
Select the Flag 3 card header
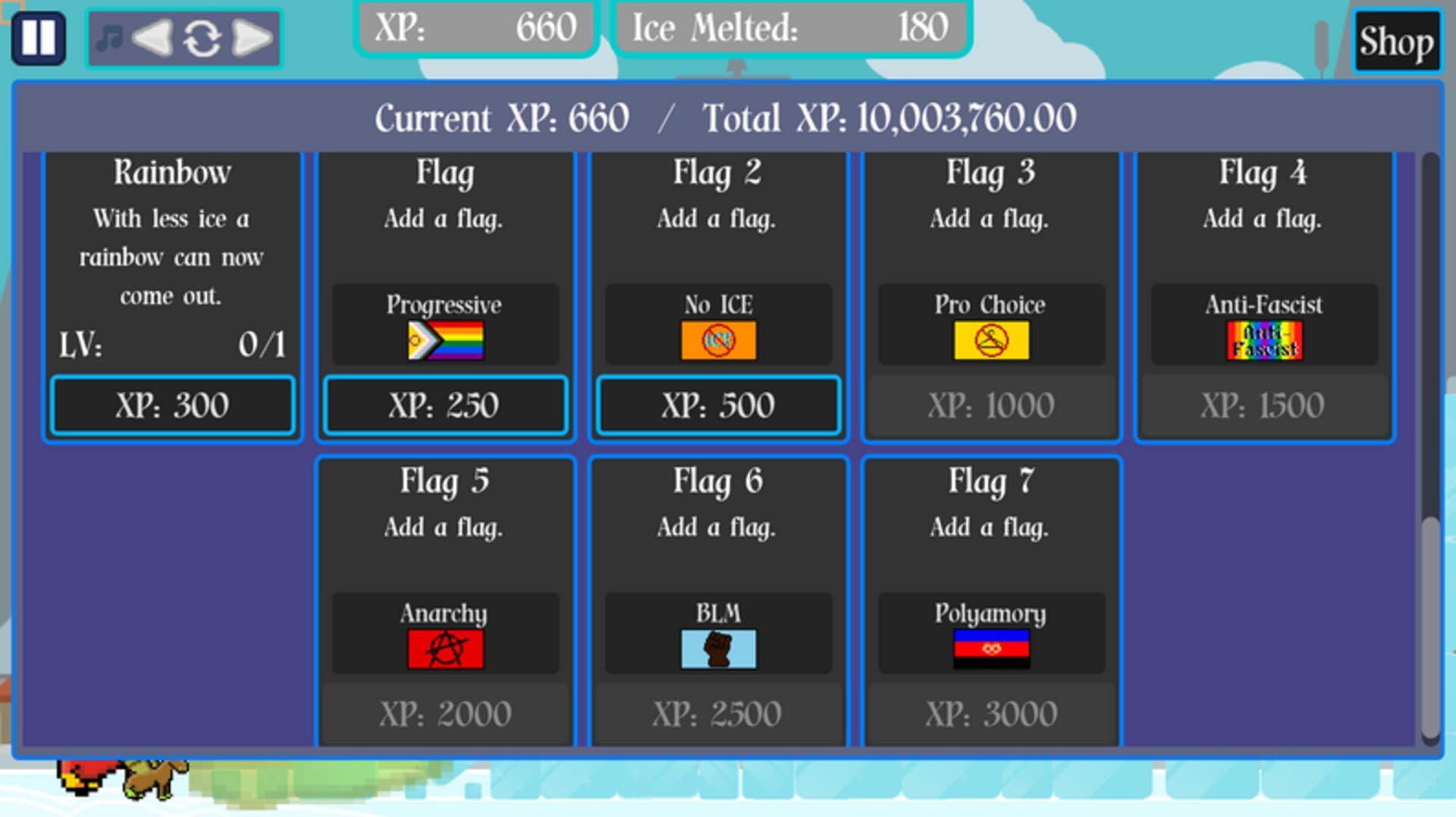tap(990, 173)
